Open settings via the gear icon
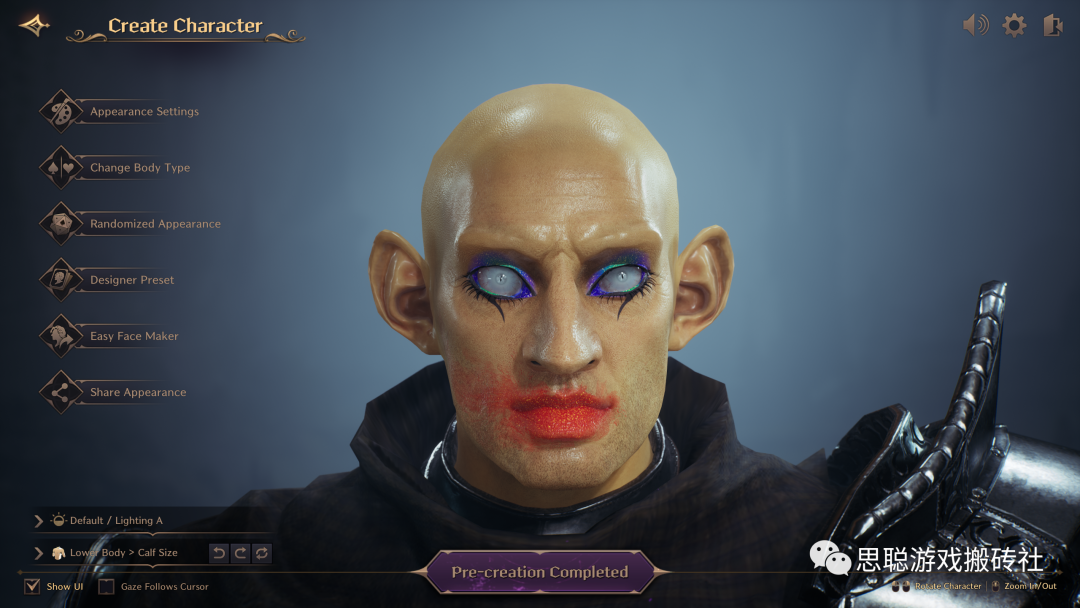 [1014, 25]
